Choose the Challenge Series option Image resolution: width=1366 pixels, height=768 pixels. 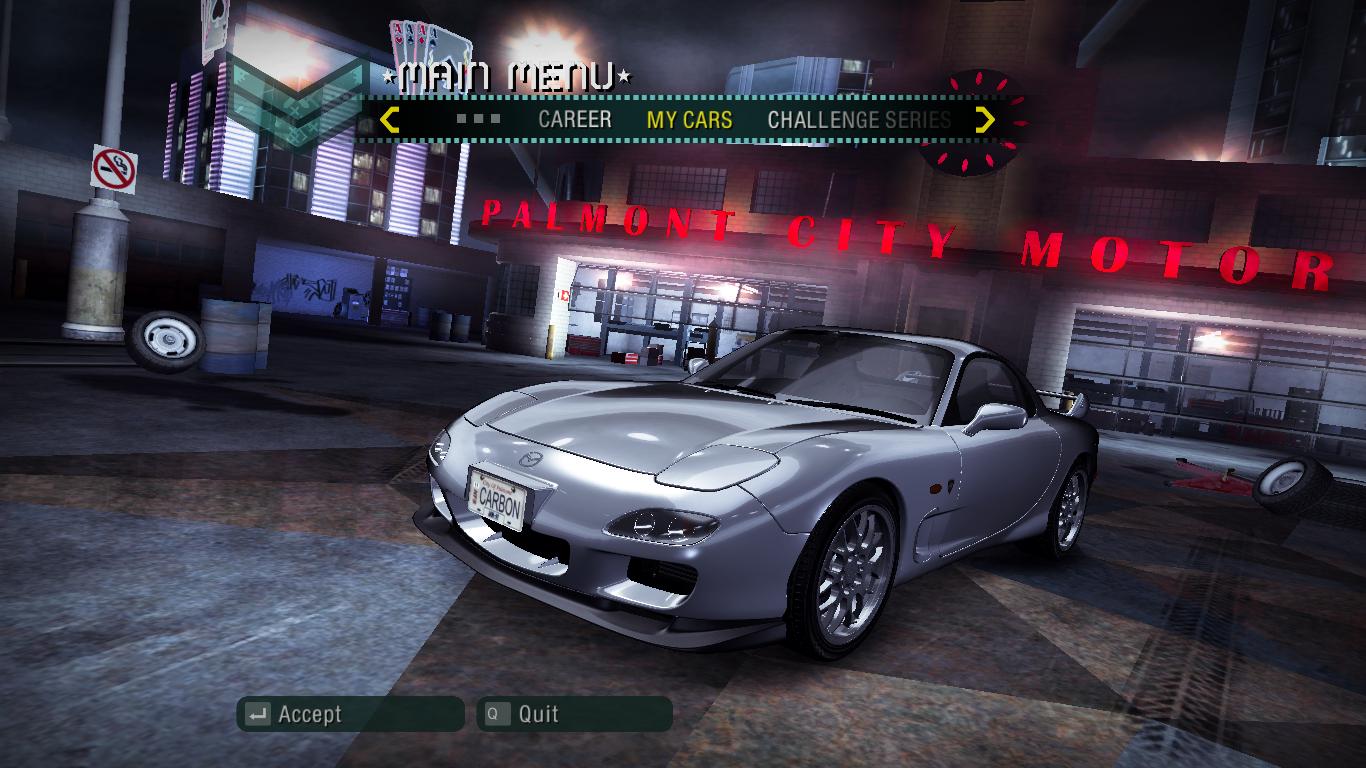(x=858, y=120)
